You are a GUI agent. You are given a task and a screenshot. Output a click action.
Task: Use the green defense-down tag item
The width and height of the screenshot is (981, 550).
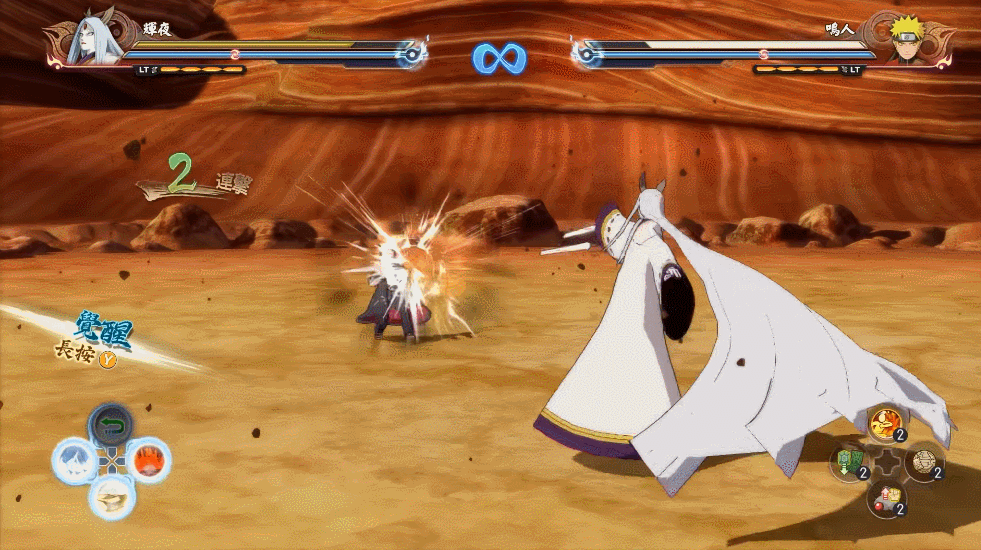click(850, 461)
